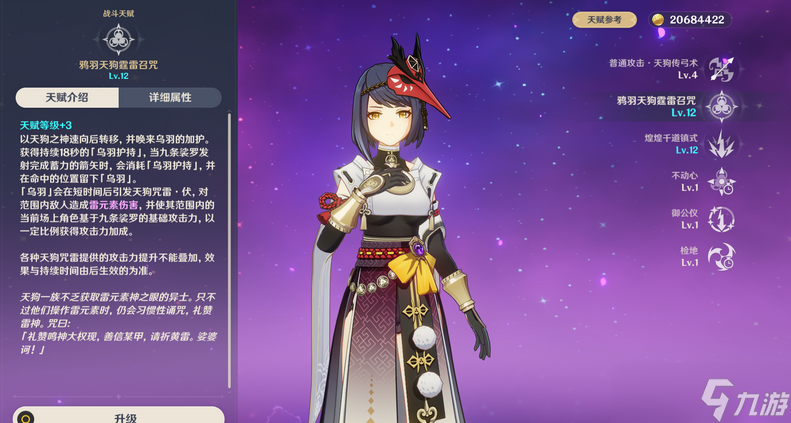Open the 天赋参考 talent reference
This screenshot has width=791, height=423.
604,19
